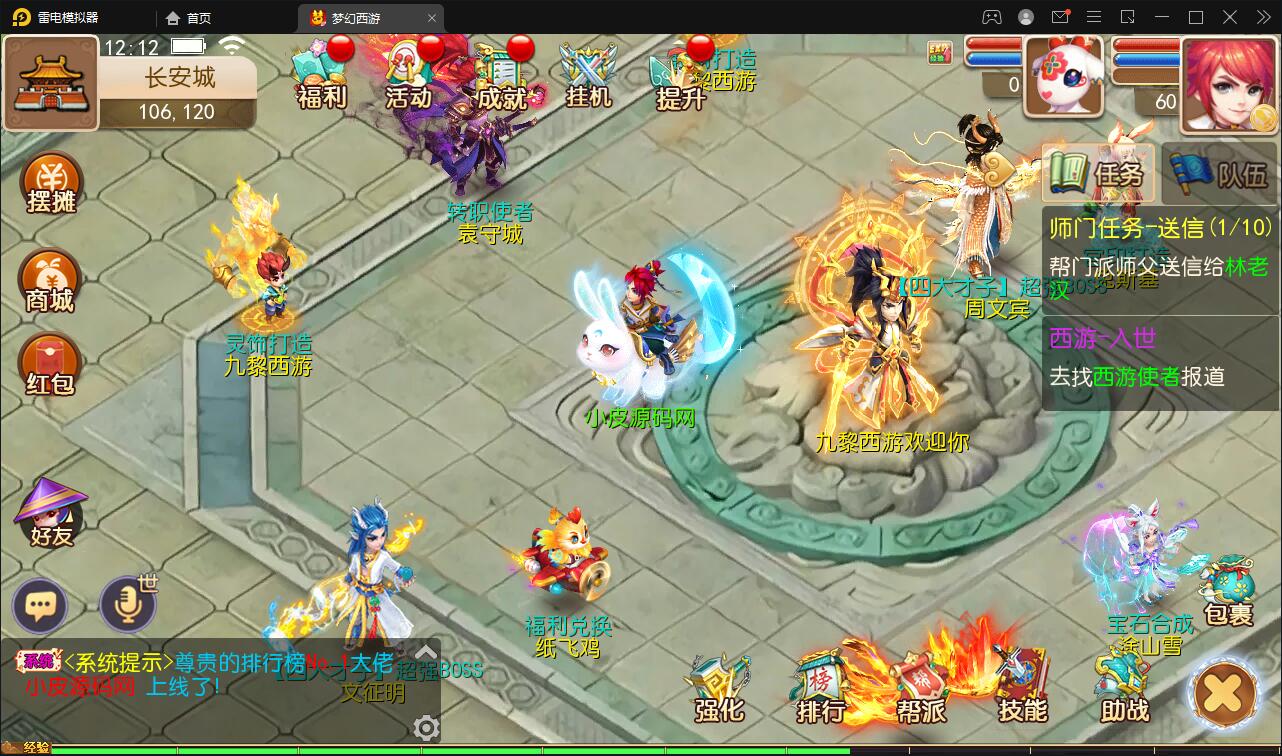The height and width of the screenshot is (756, 1282).
Task: Open the 福利 welfare panel
Action: tap(318, 75)
